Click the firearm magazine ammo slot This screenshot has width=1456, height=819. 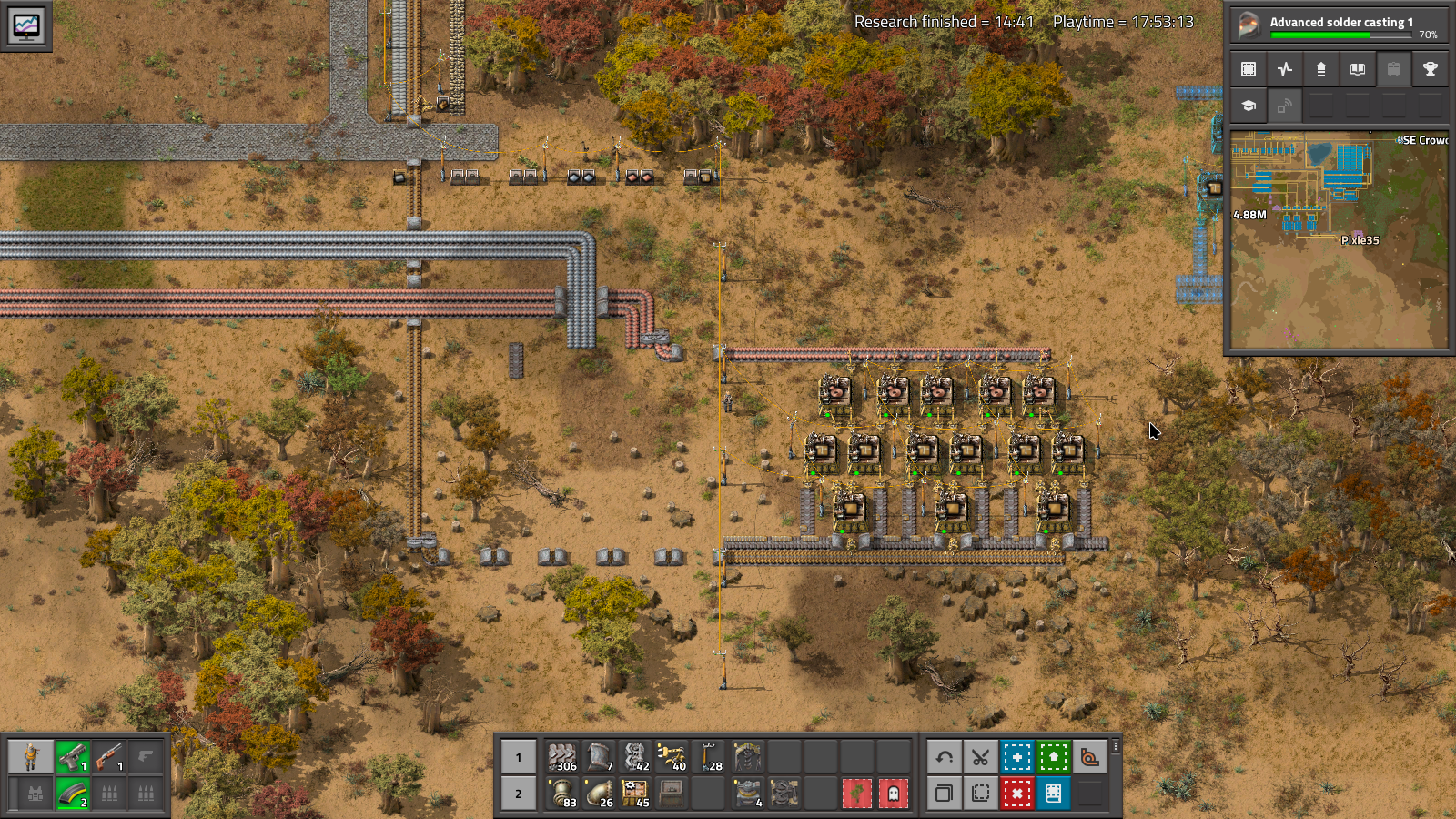[73, 794]
